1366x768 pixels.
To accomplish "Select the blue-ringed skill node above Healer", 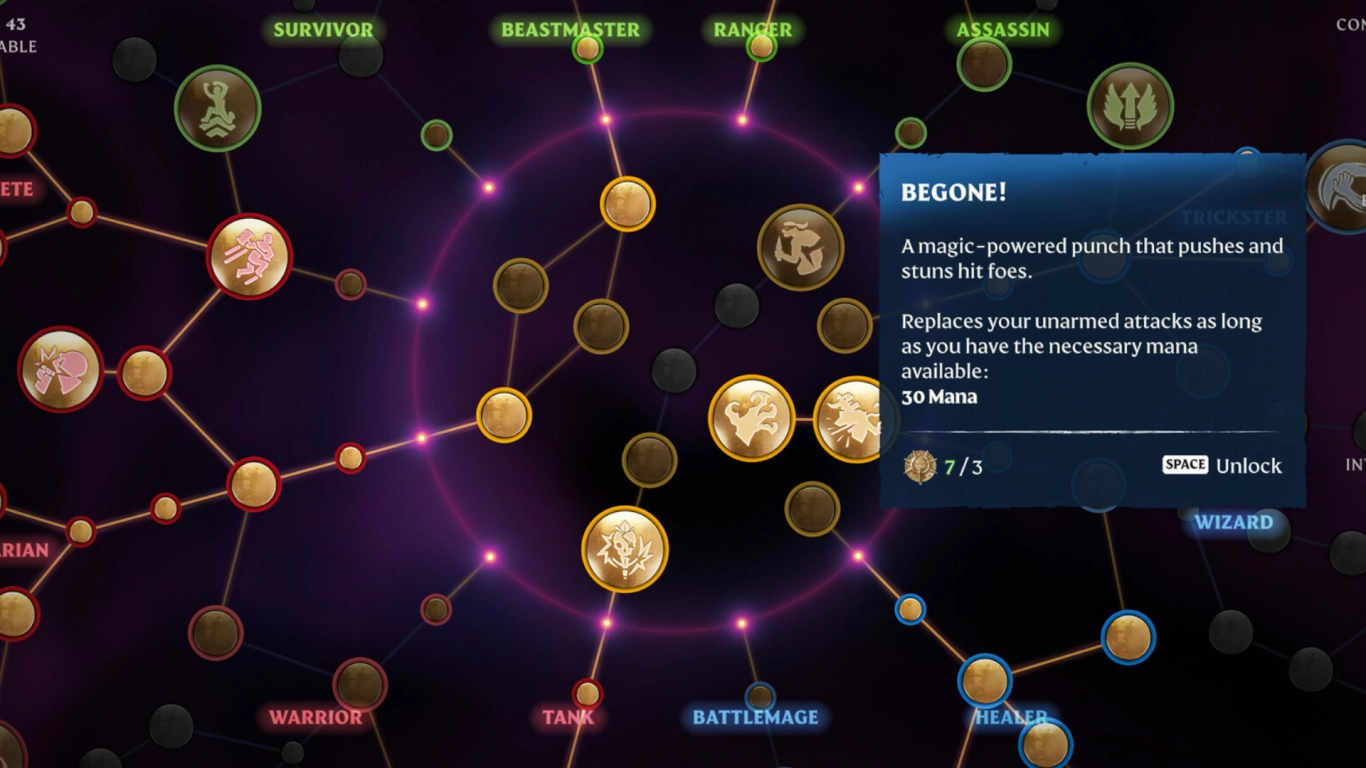I will 985,680.
